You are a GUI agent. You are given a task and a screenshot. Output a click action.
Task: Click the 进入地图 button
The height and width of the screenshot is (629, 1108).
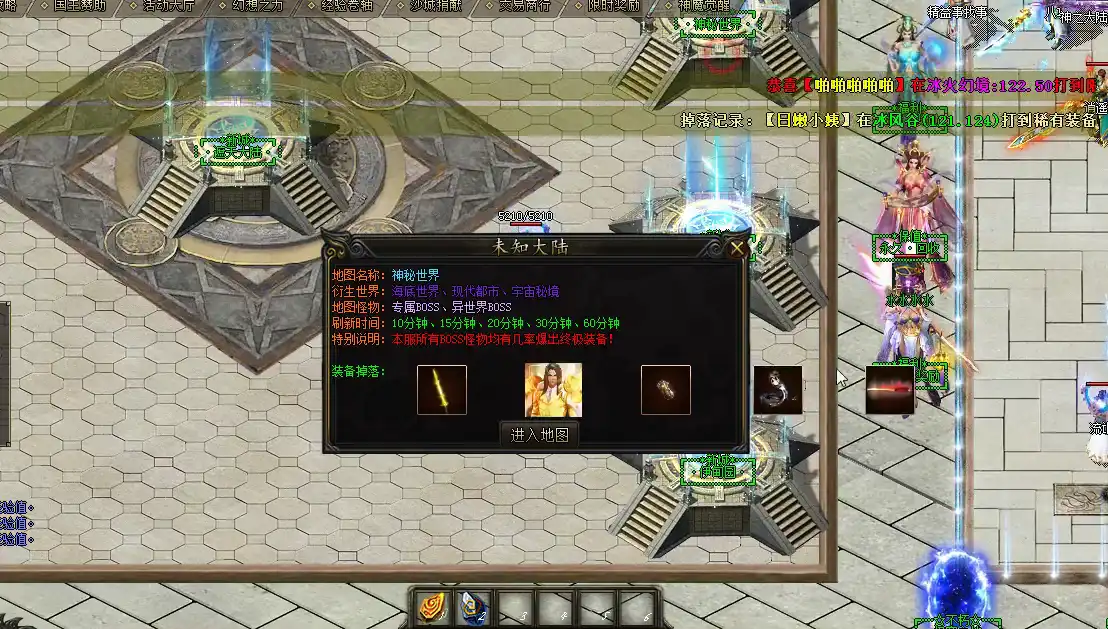pyautogui.click(x=539, y=435)
